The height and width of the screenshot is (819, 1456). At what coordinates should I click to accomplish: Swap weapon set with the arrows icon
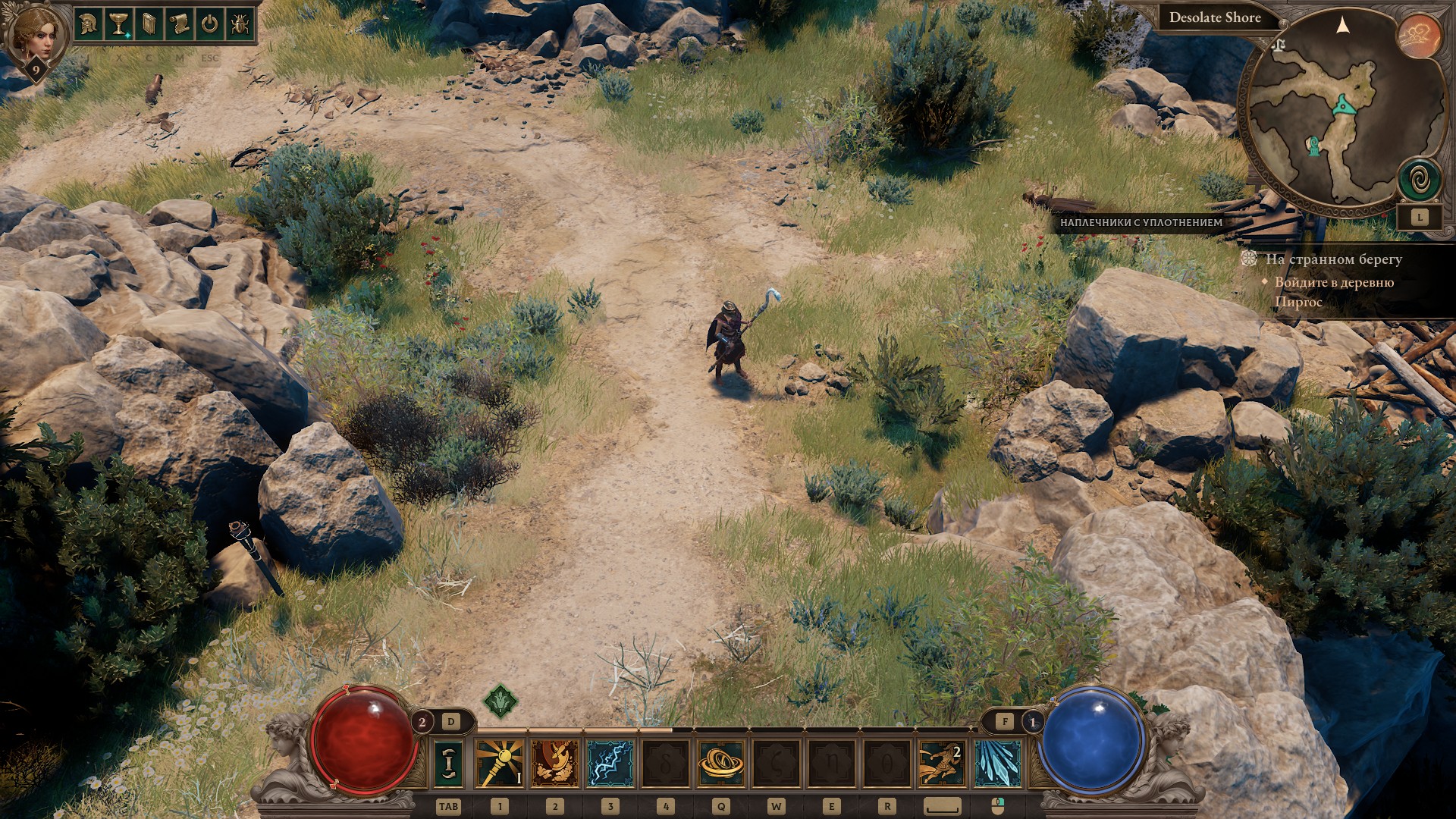[448, 764]
